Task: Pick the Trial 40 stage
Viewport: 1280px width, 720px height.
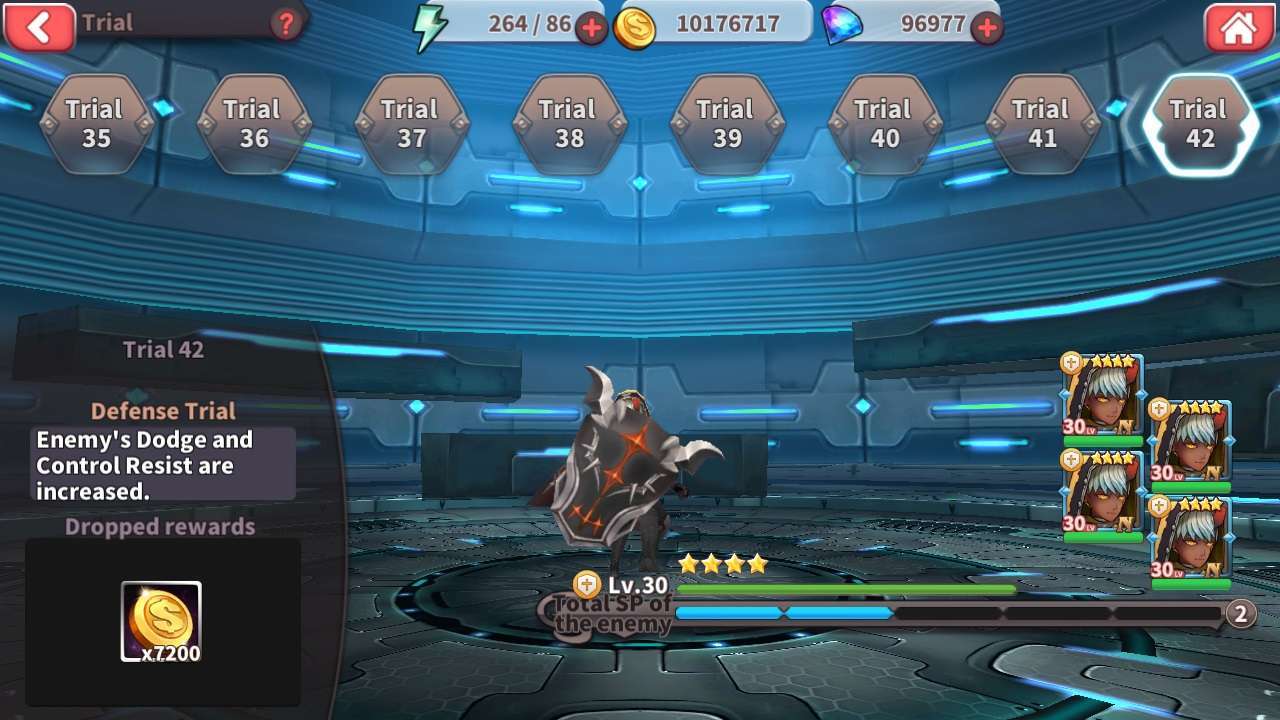Action: (x=884, y=124)
